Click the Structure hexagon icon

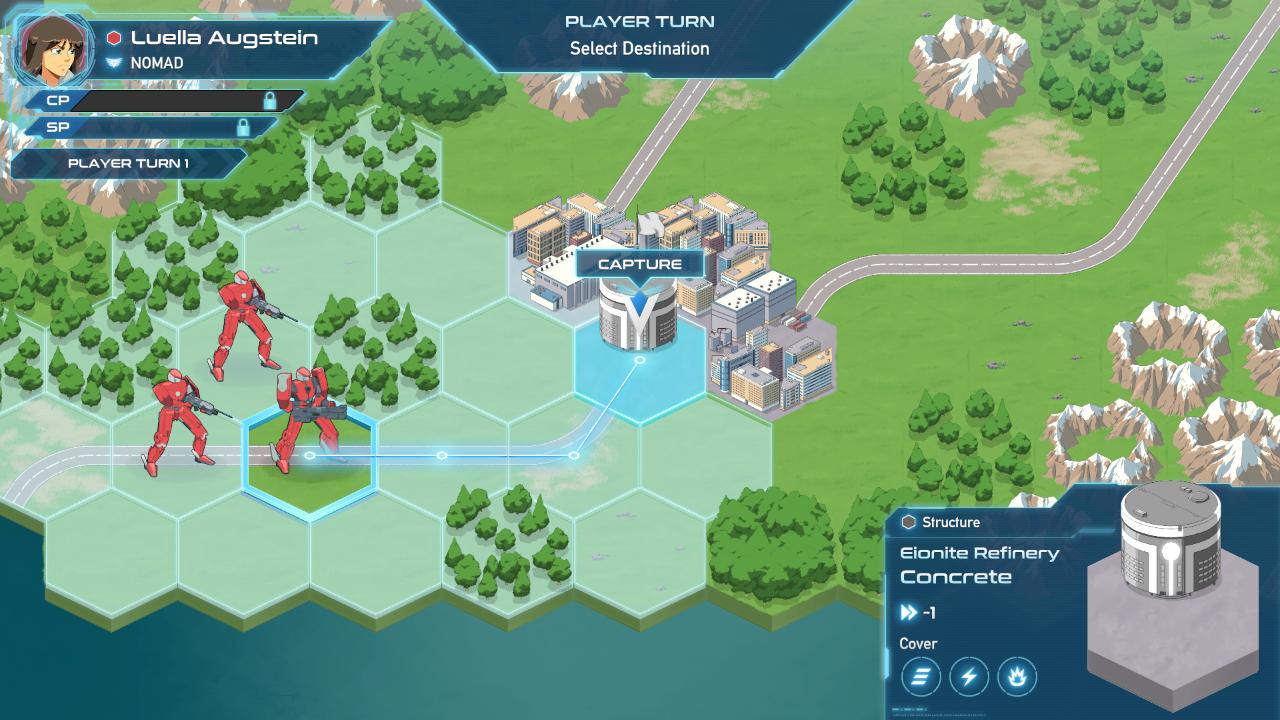[x=910, y=522]
